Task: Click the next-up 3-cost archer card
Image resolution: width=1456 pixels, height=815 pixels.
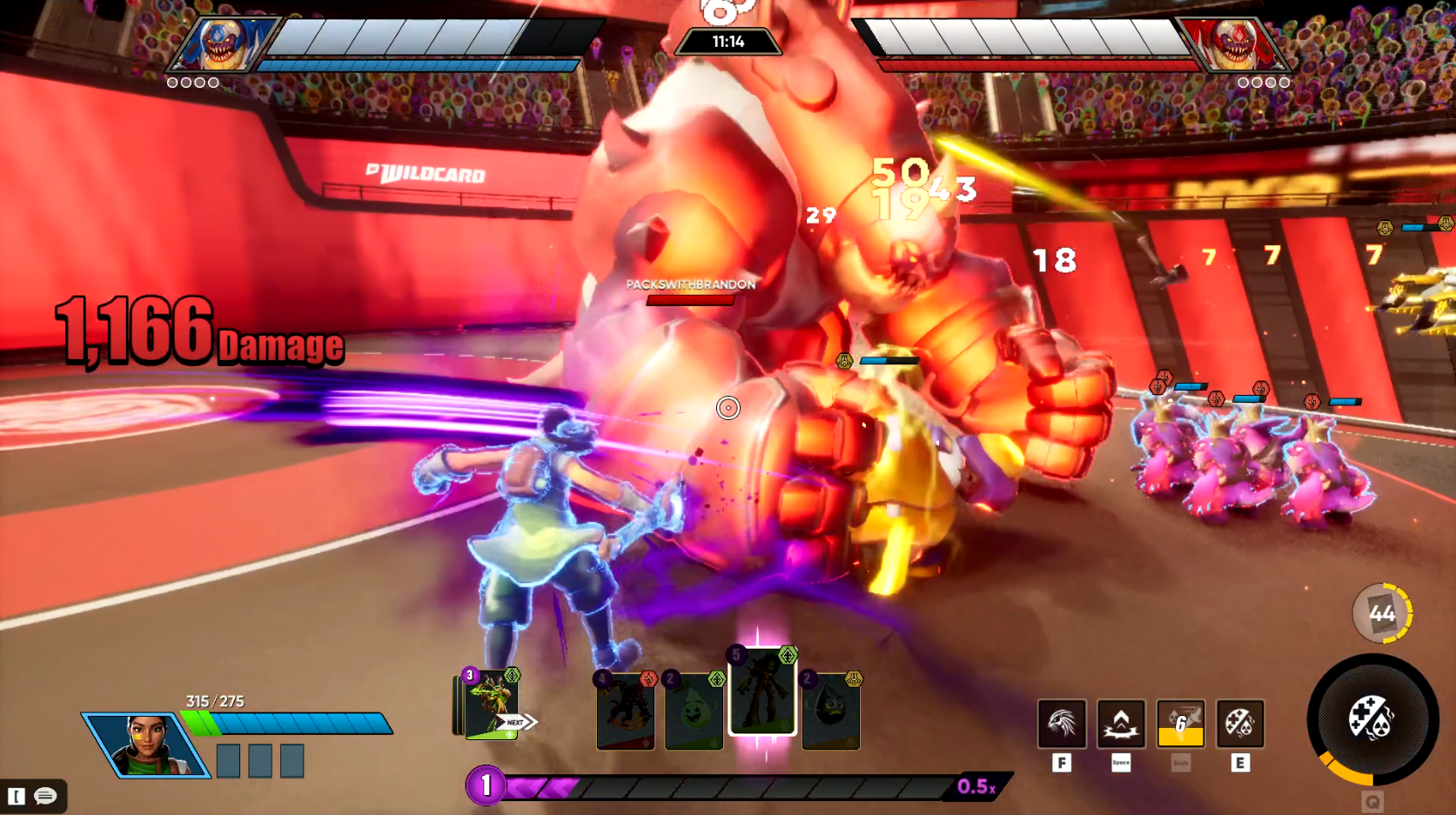Action: click(x=492, y=706)
